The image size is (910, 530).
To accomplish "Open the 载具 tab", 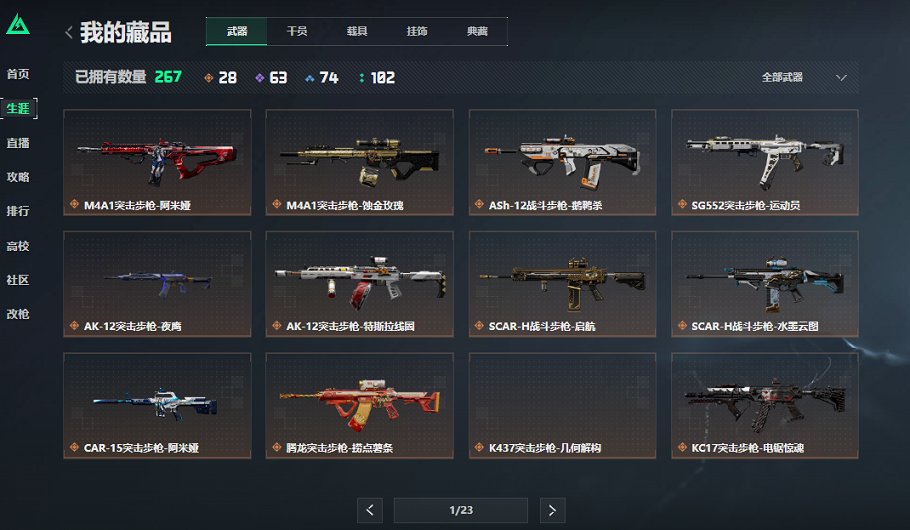I will tap(357, 31).
